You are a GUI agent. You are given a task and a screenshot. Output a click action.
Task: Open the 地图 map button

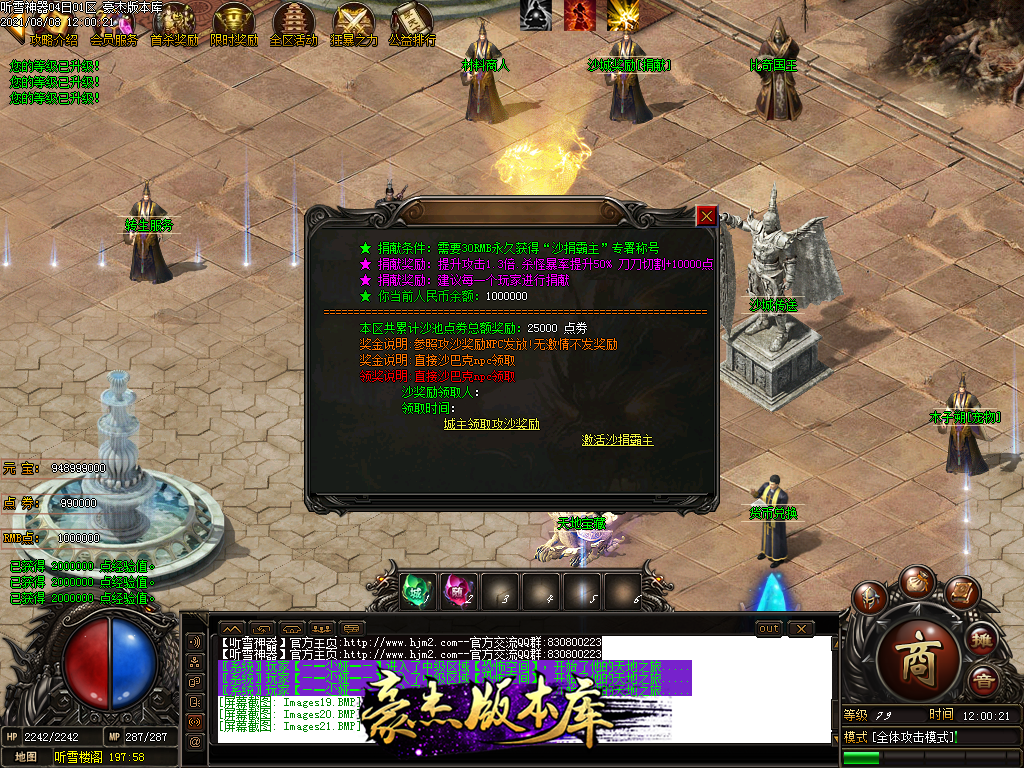(x=25, y=757)
